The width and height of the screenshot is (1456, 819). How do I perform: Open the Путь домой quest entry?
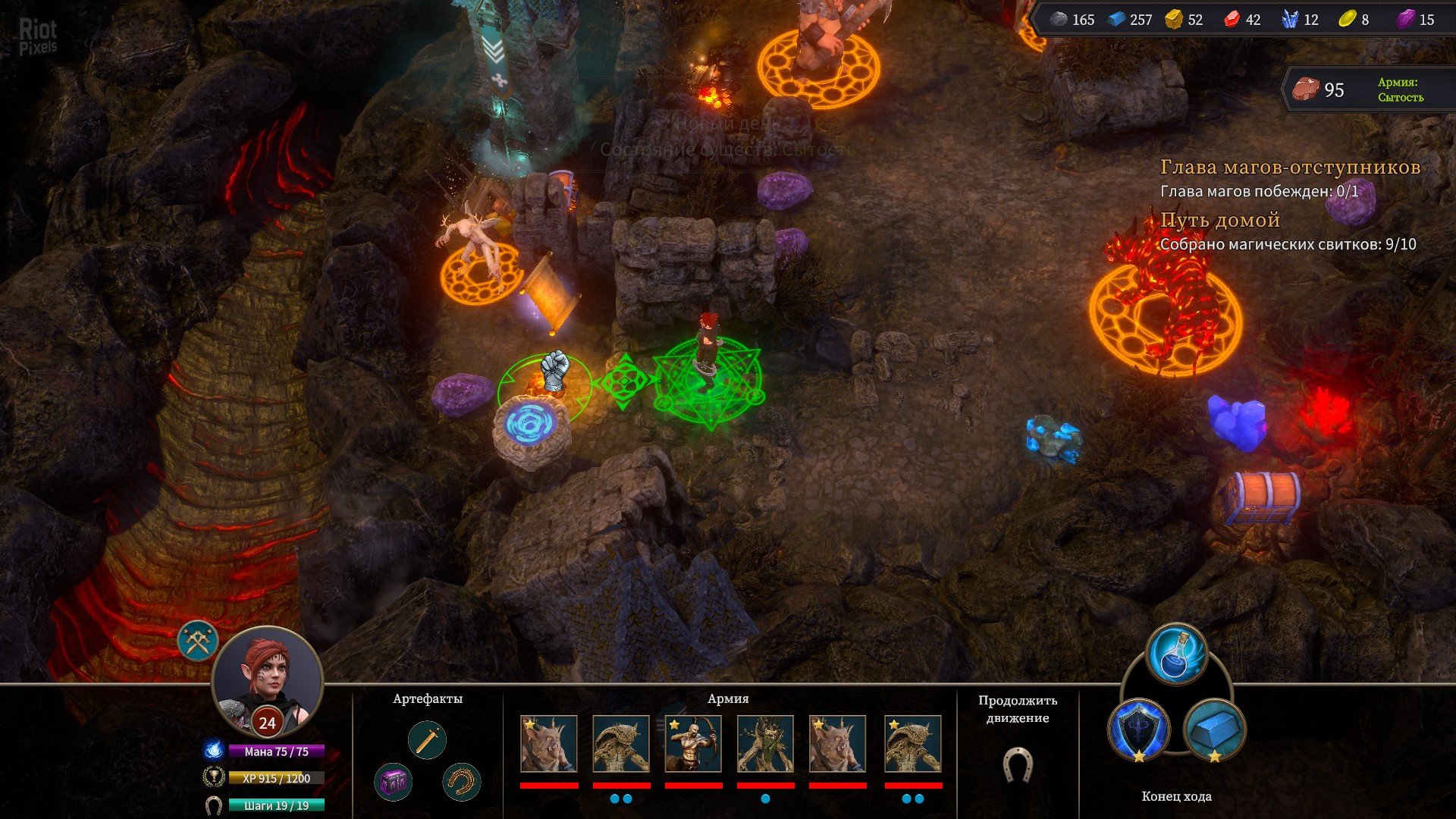pyautogui.click(x=1220, y=221)
